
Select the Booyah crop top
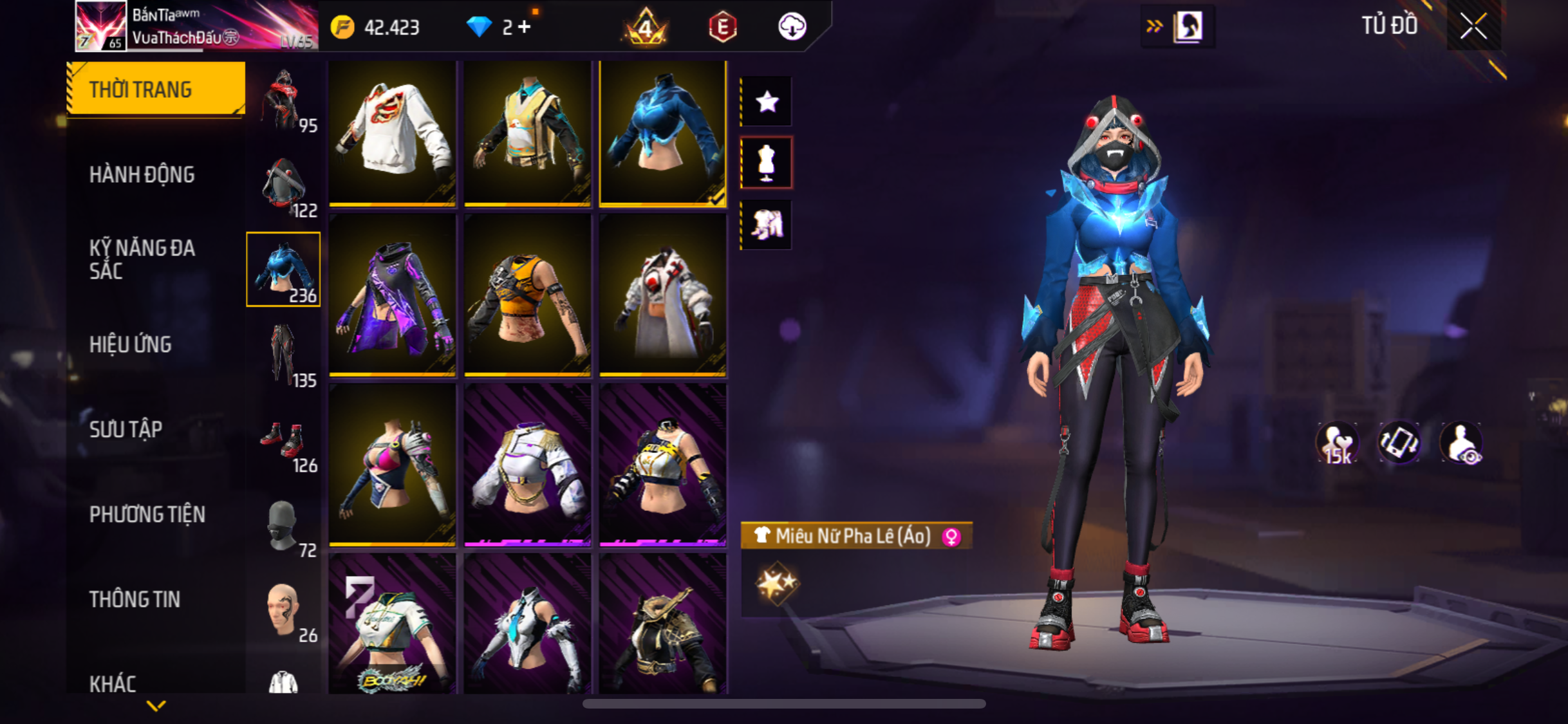pos(392,624)
